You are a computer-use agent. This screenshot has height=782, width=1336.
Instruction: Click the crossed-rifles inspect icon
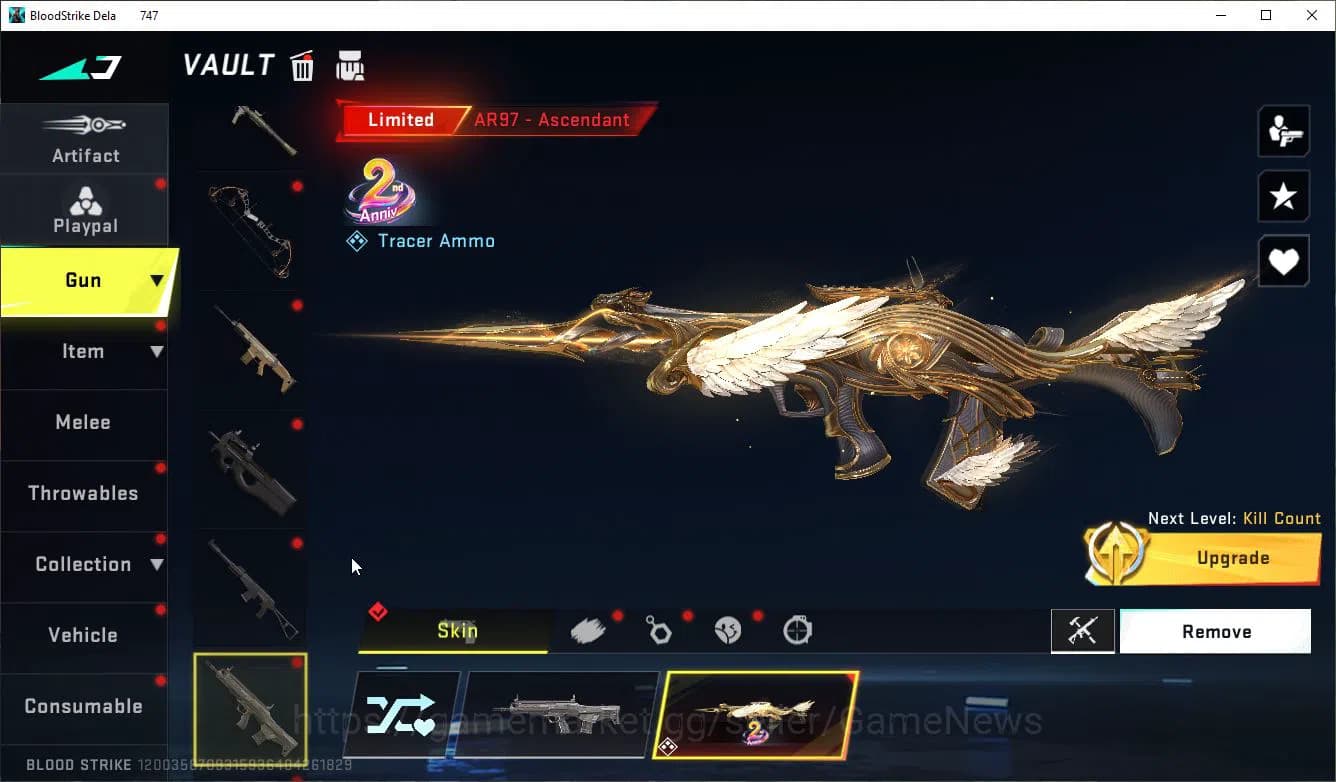tap(1083, 631)
